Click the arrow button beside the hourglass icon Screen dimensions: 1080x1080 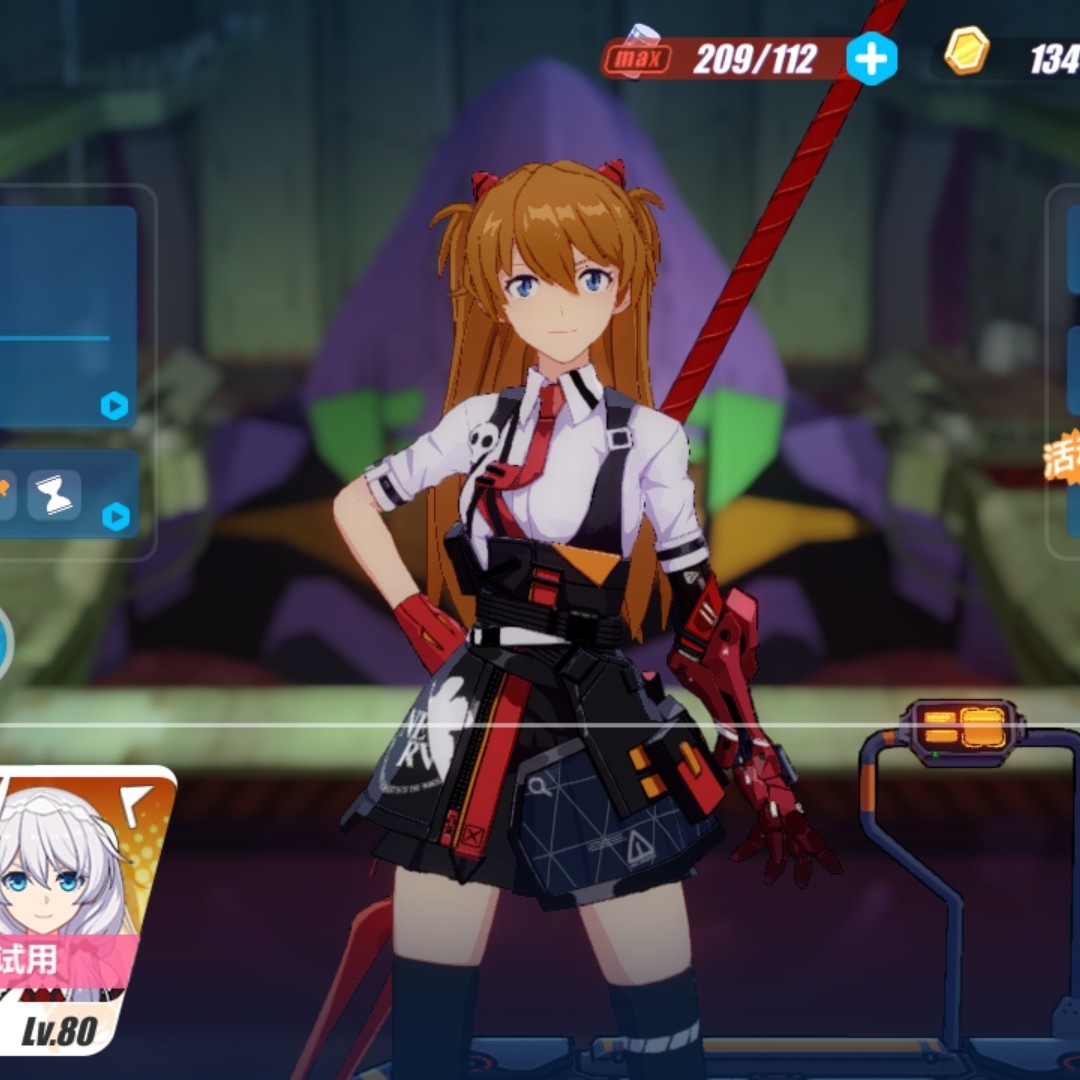coord(116,516)
